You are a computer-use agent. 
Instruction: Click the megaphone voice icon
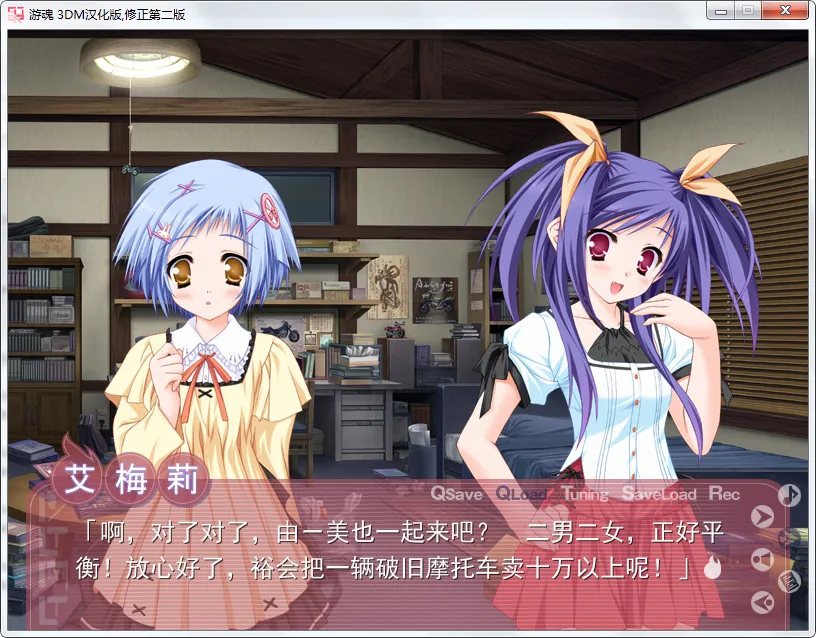pyautogui.click(x=763, y=559)
